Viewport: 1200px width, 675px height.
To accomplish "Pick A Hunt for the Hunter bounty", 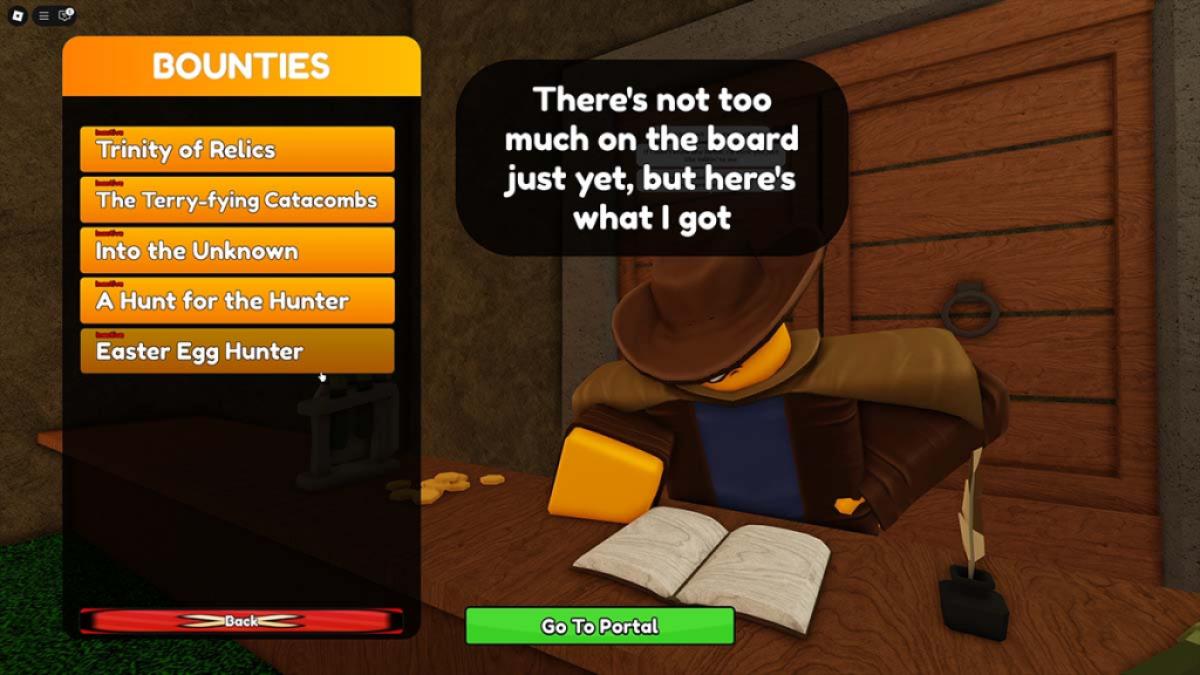I will [x=237, y=301].
